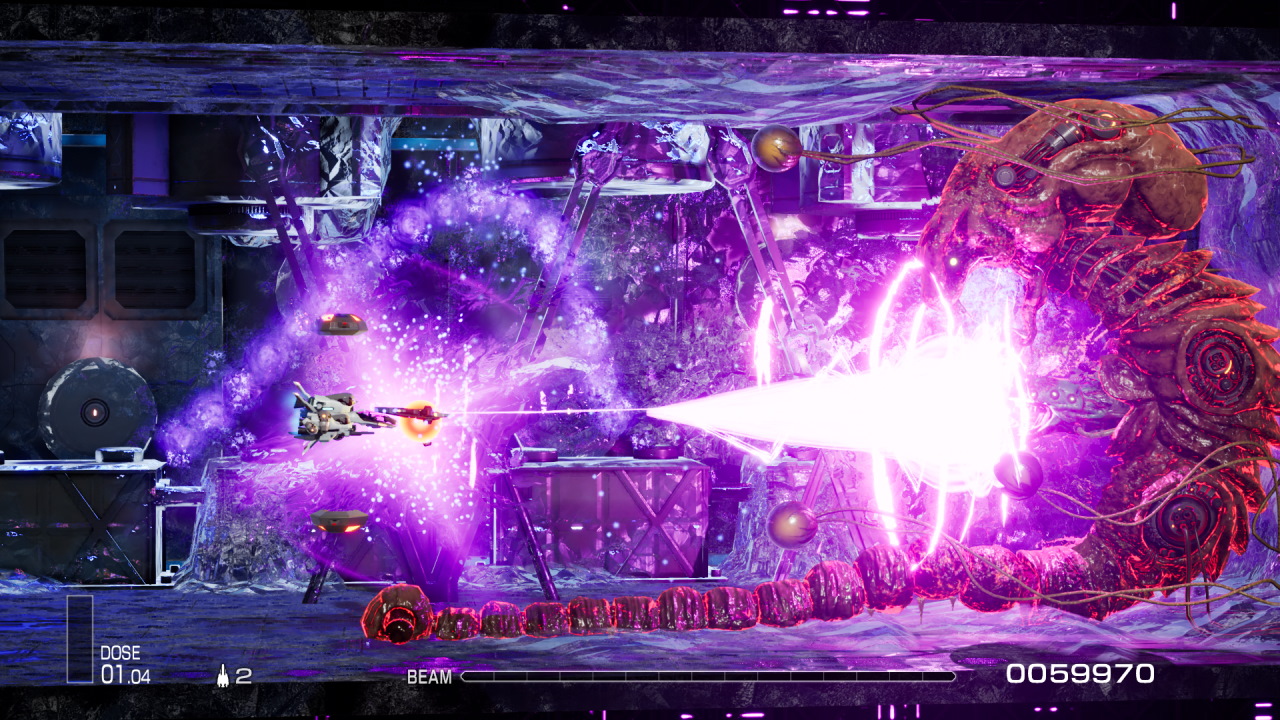Click the orange pod attached to the ship
Image resolution: width=1280 pixels, height=720 pixels.
pos(417,420)
